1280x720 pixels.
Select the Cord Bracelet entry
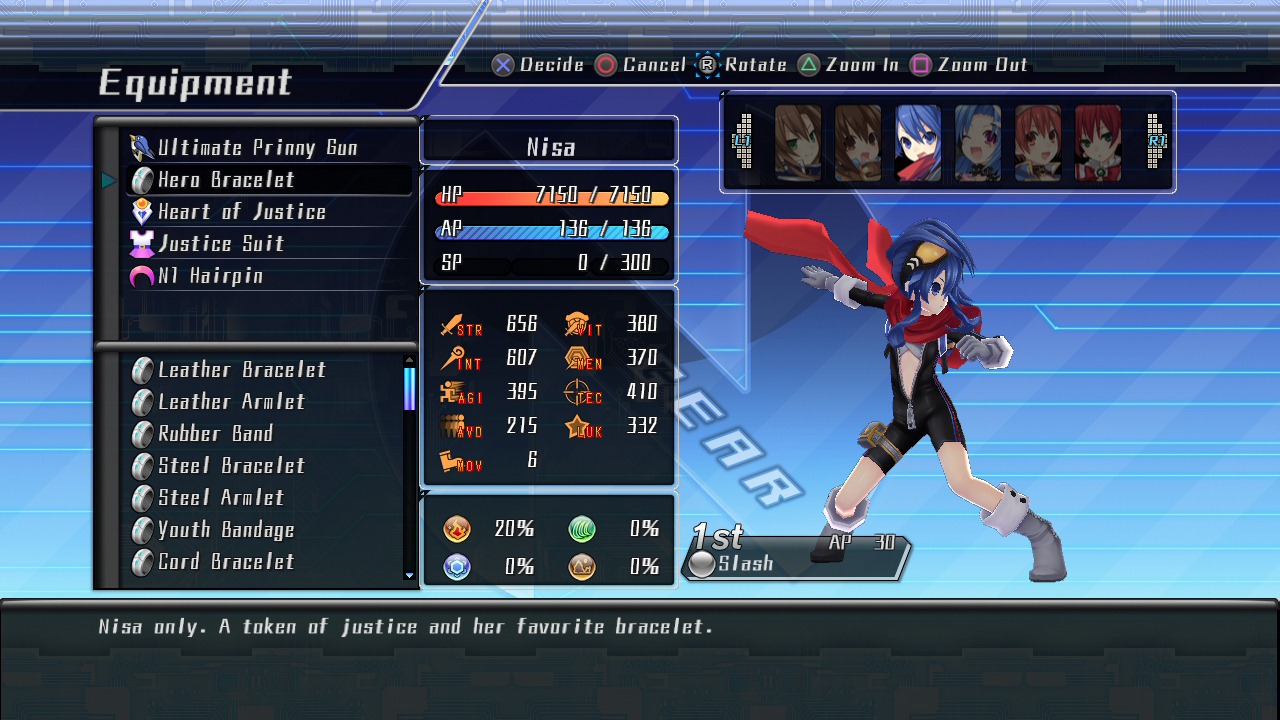pos(226,562)
